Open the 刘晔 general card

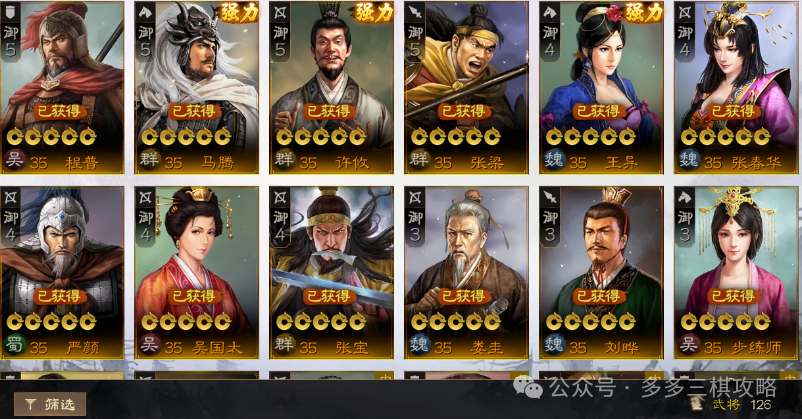(x=600, y=272)
